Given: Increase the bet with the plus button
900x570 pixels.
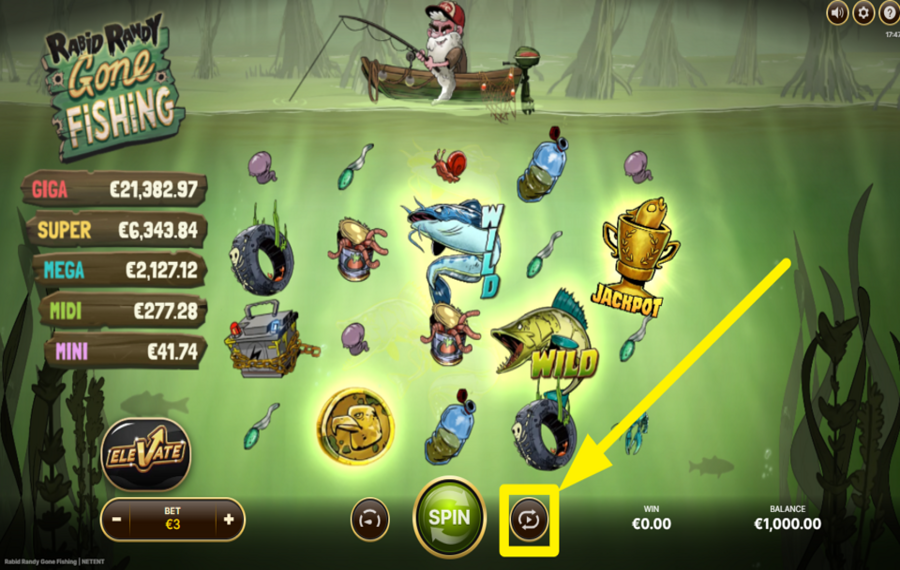Looking at the screenshot, I should tap(229, 520).
